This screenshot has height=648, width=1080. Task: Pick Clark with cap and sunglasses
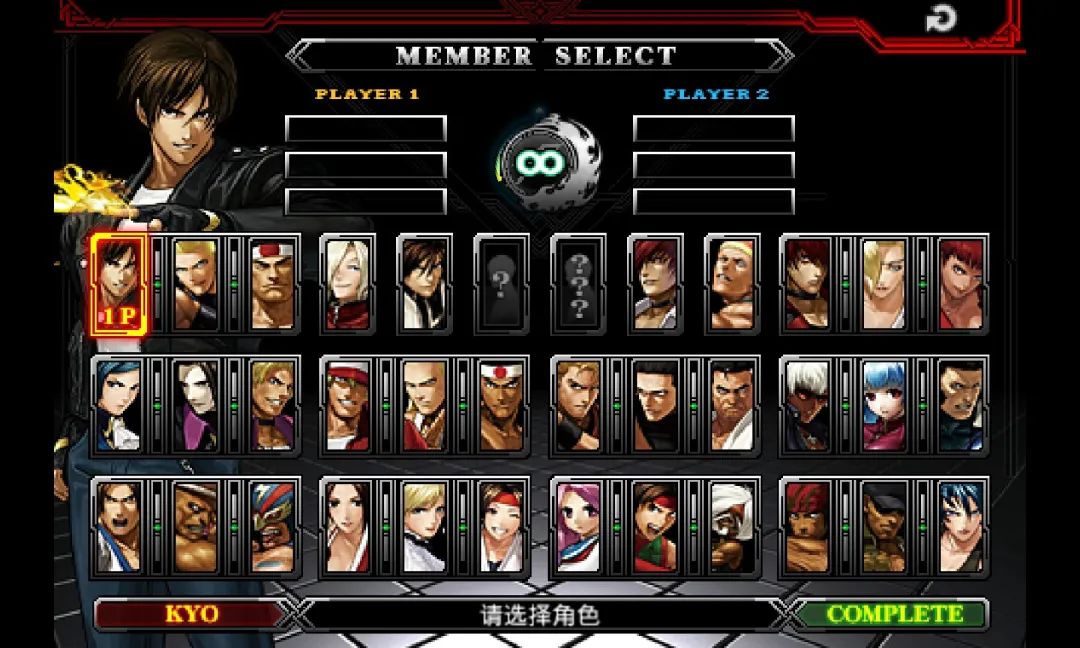(x=884, y=527)
